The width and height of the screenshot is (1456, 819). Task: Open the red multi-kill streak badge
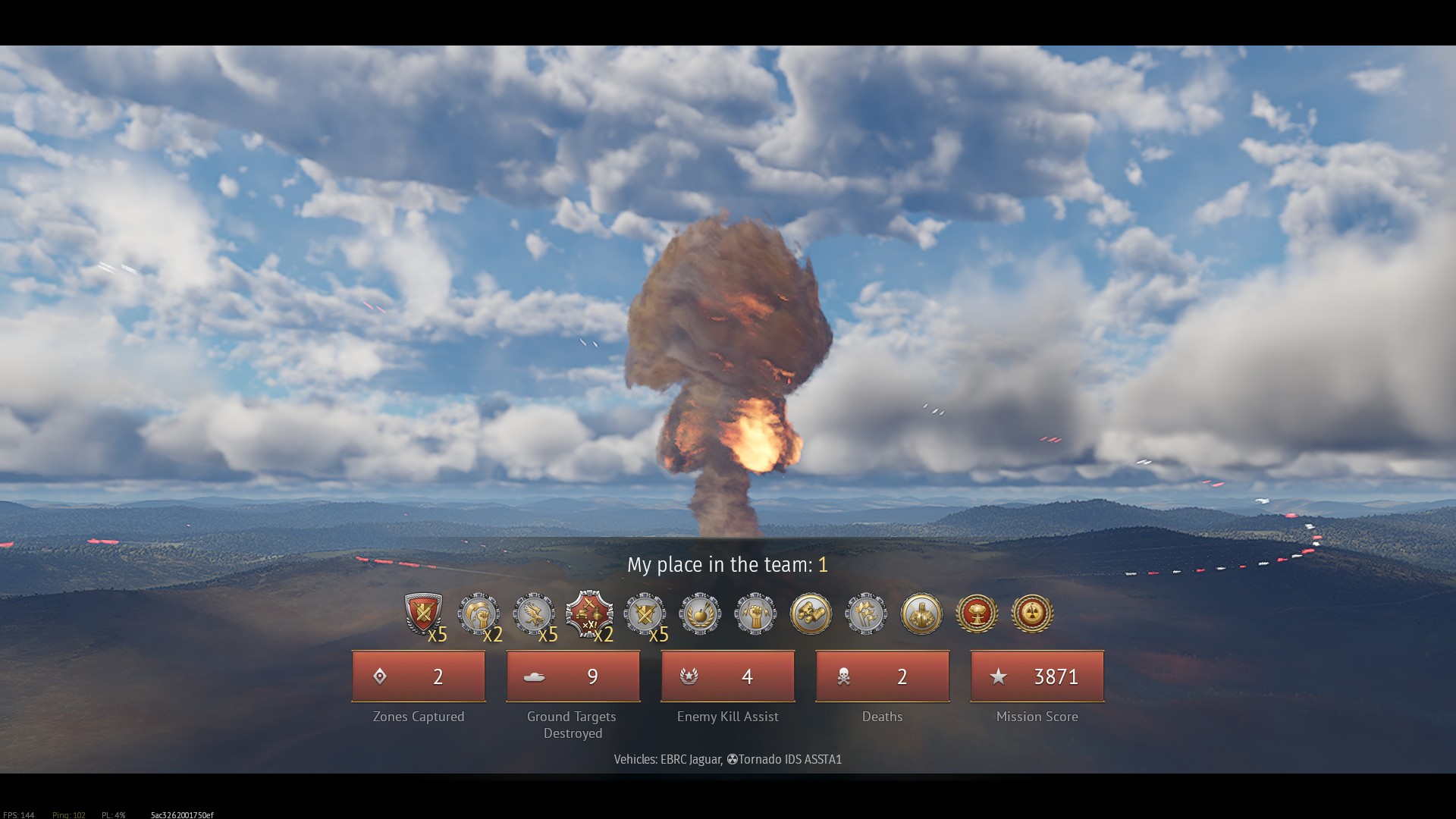[x=589, y=613]
